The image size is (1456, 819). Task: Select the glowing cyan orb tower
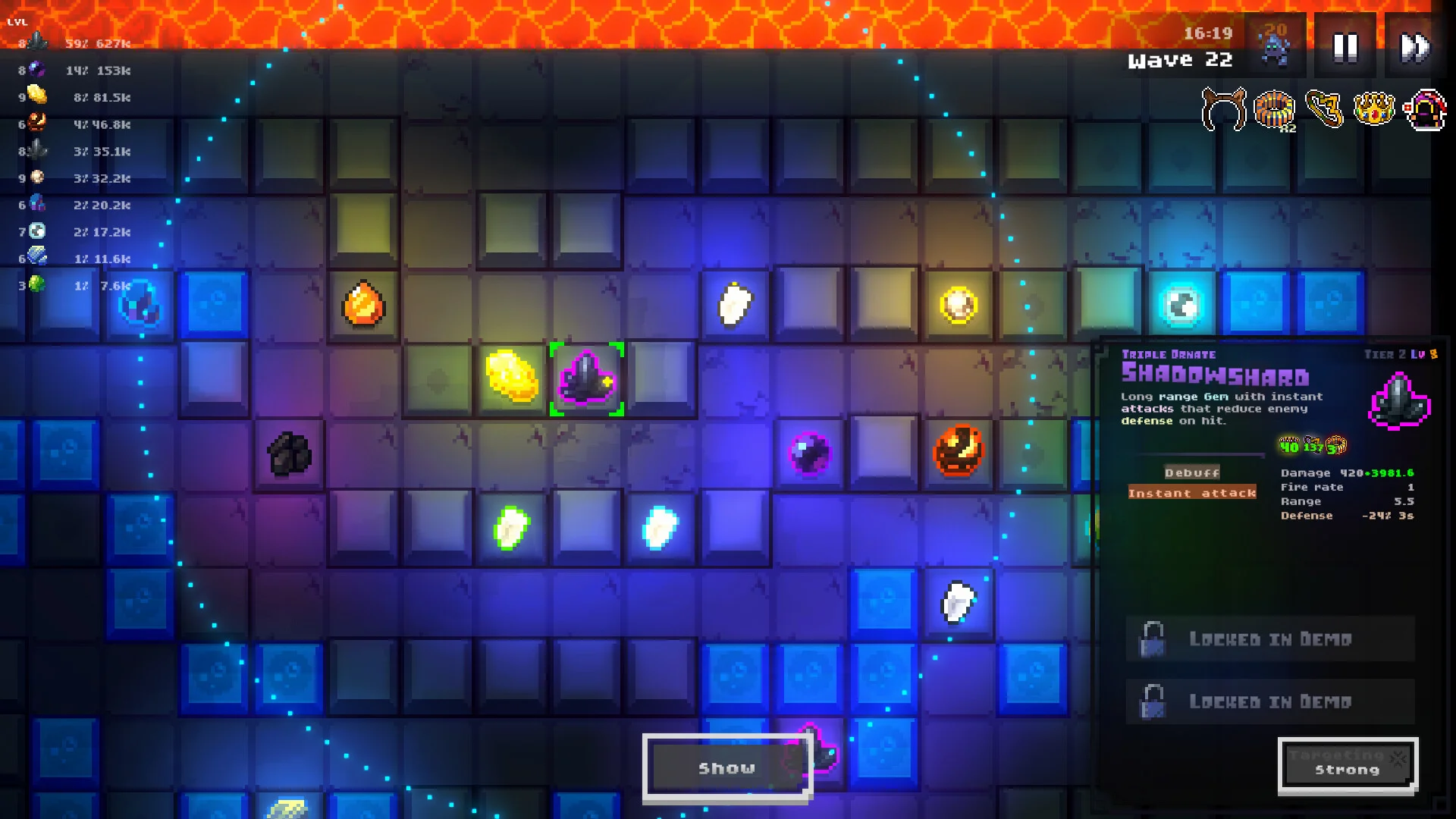click(x=1181, y=306)
